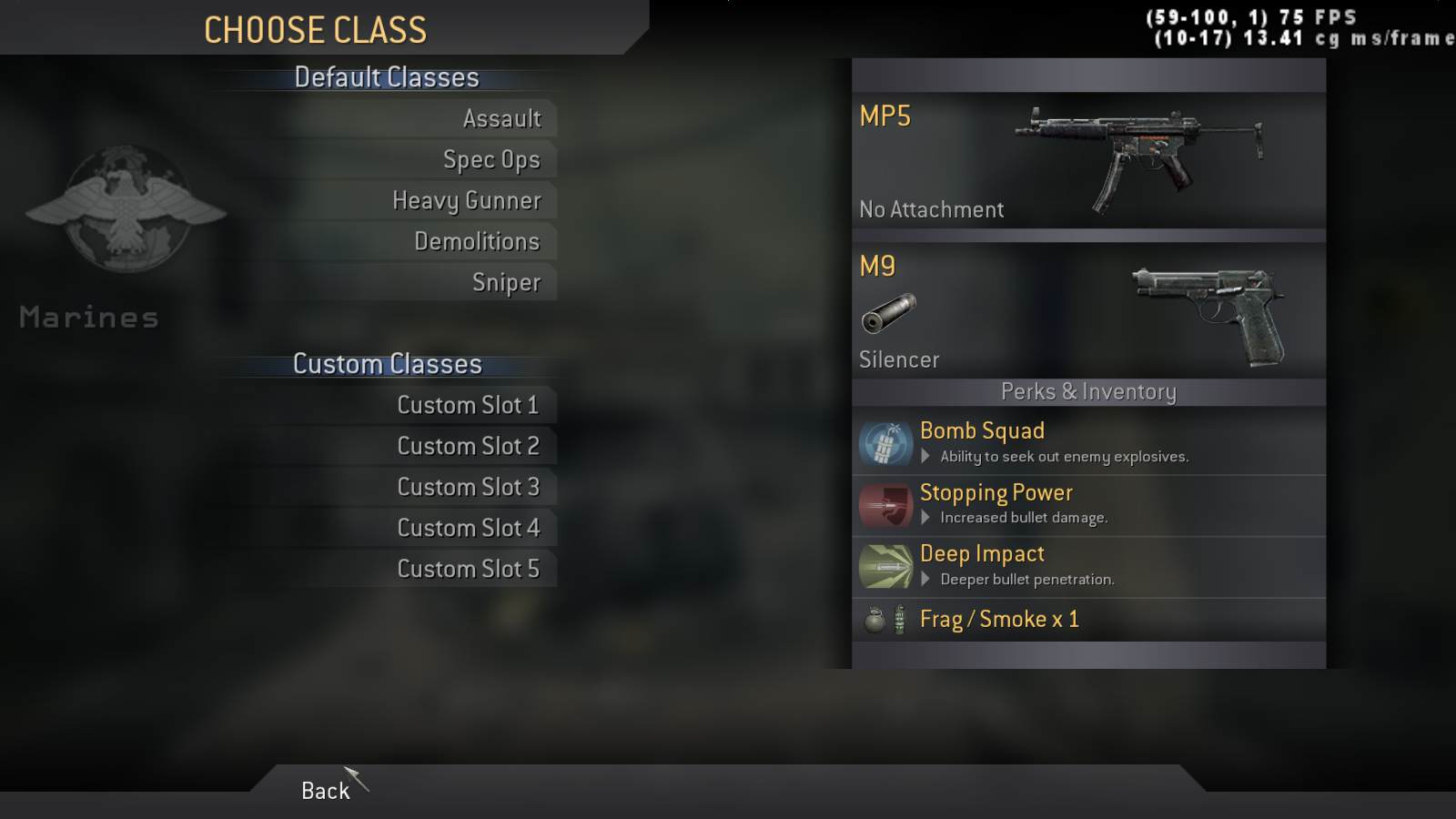The image size is (1456, 819).
Task: Choose Custom Slot 5
Action: click(x=468, y=569)
